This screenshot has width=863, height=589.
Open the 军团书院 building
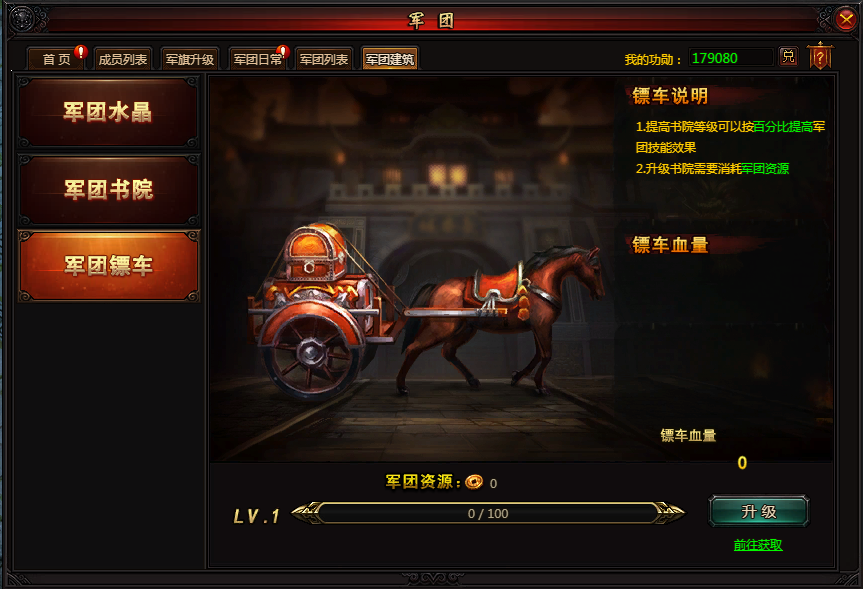(x=108, y=190)
